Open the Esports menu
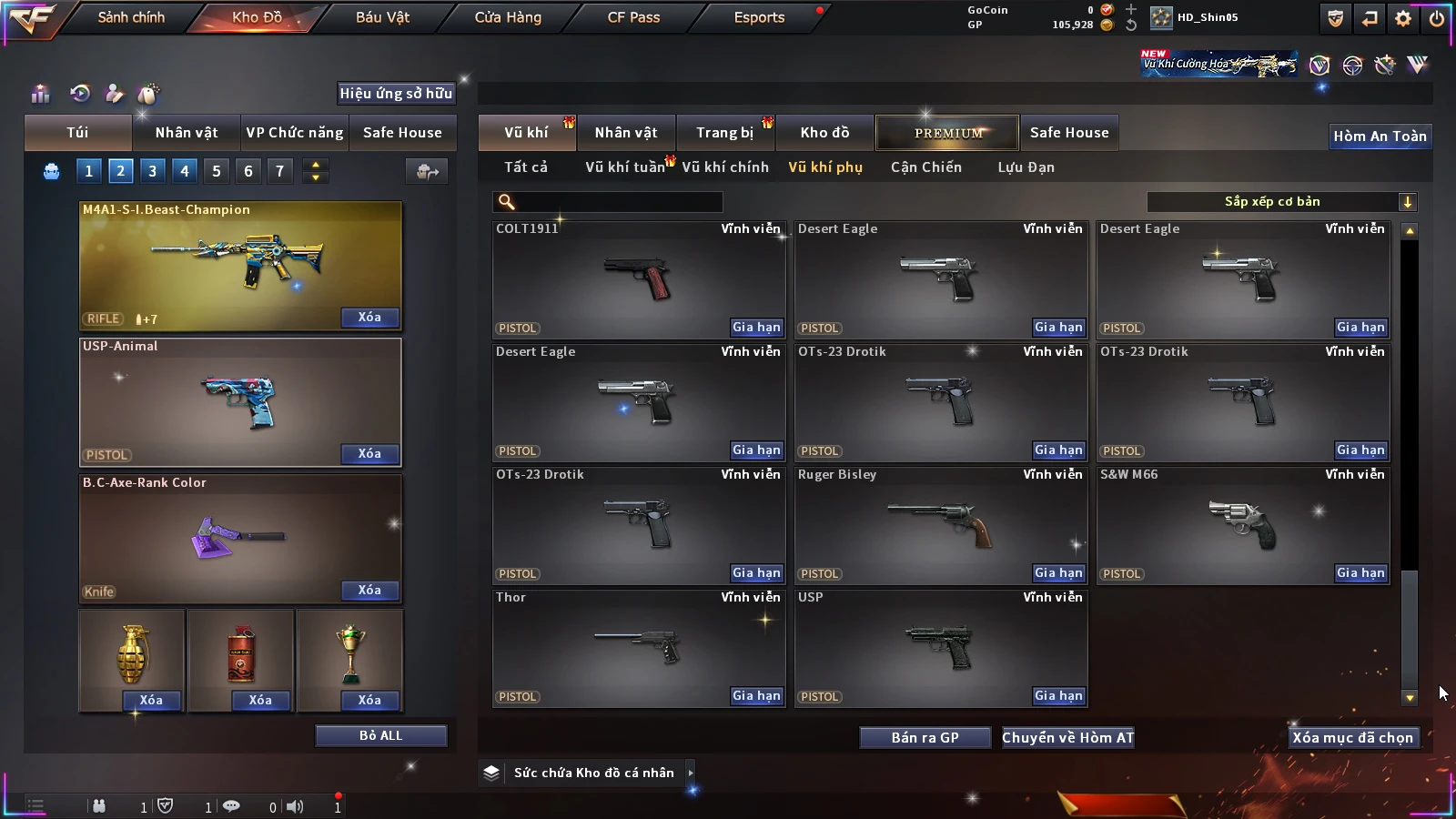The height and width of the screenshot is (819, 1456). (x=759, y=17)
